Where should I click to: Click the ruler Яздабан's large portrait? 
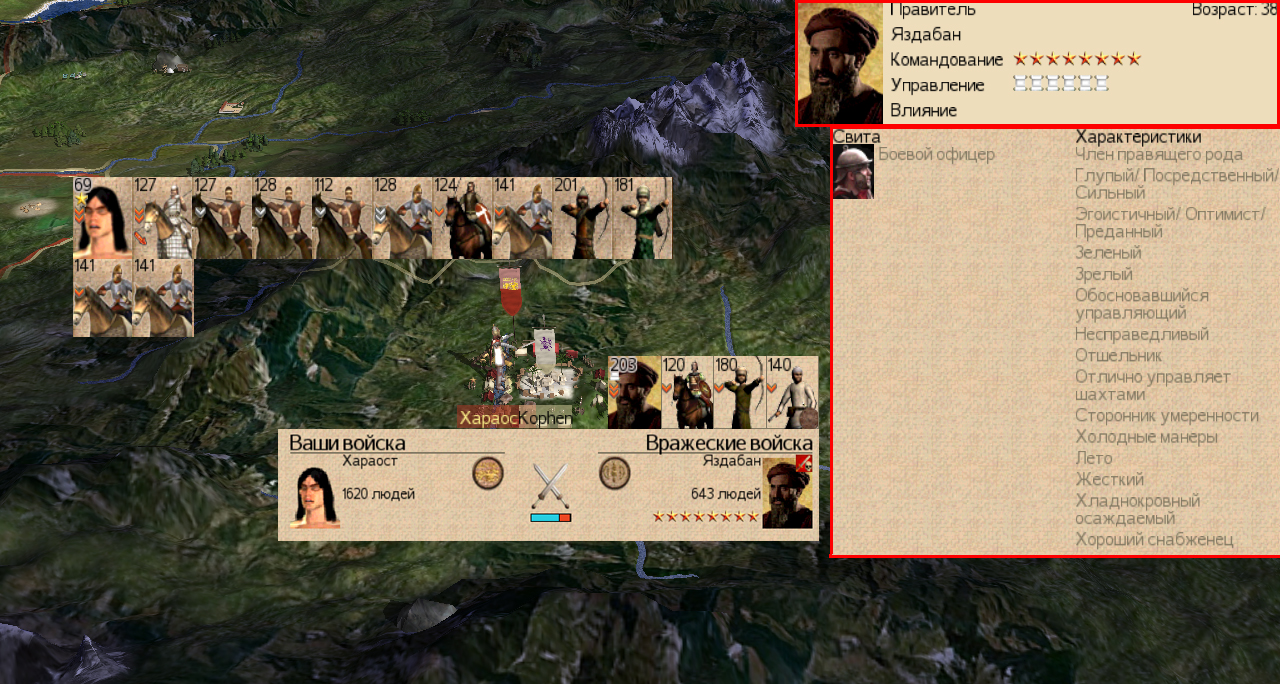[841, 62]
